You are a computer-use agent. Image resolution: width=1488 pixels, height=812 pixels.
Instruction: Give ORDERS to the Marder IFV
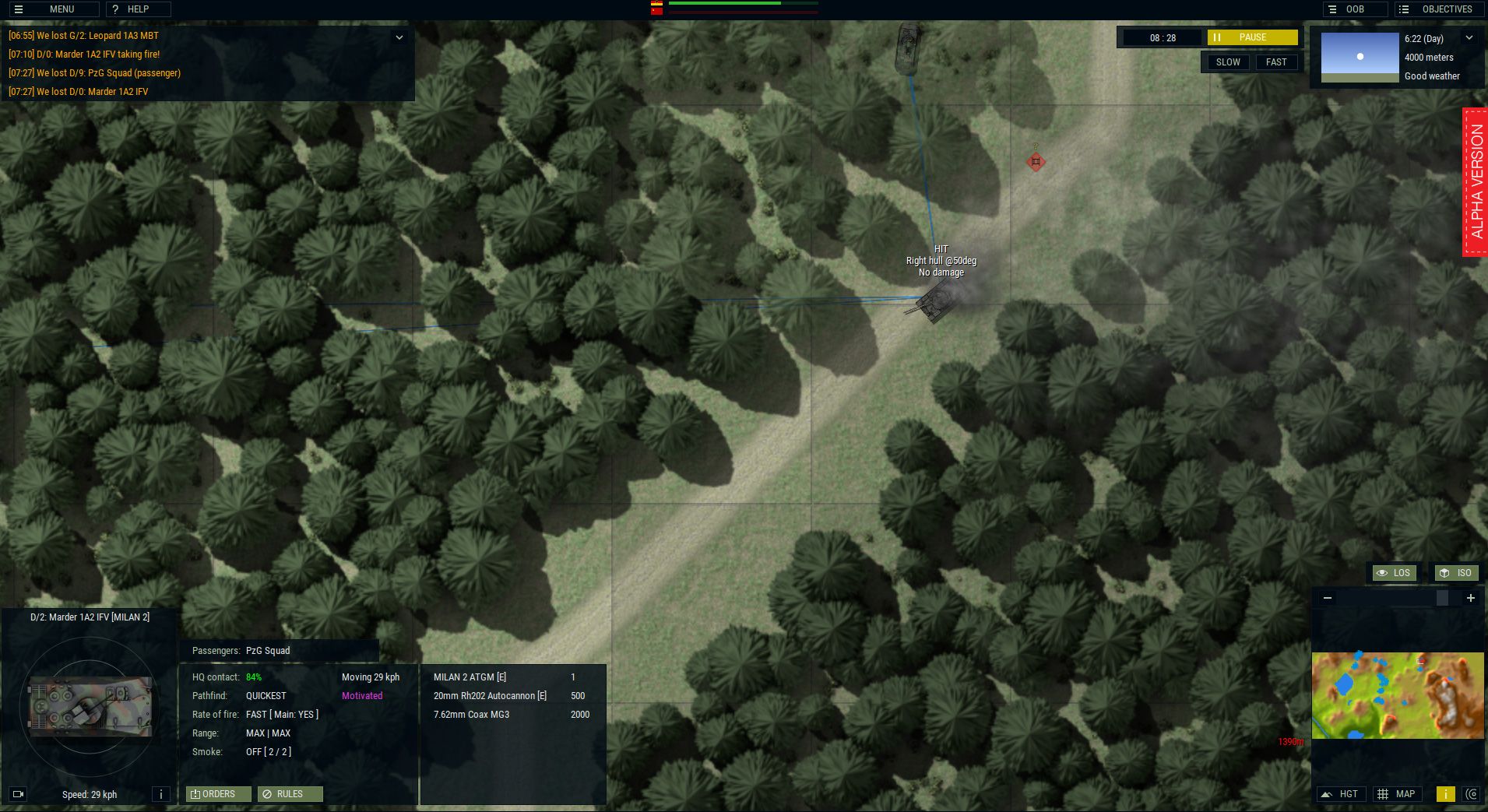point(217,794)
